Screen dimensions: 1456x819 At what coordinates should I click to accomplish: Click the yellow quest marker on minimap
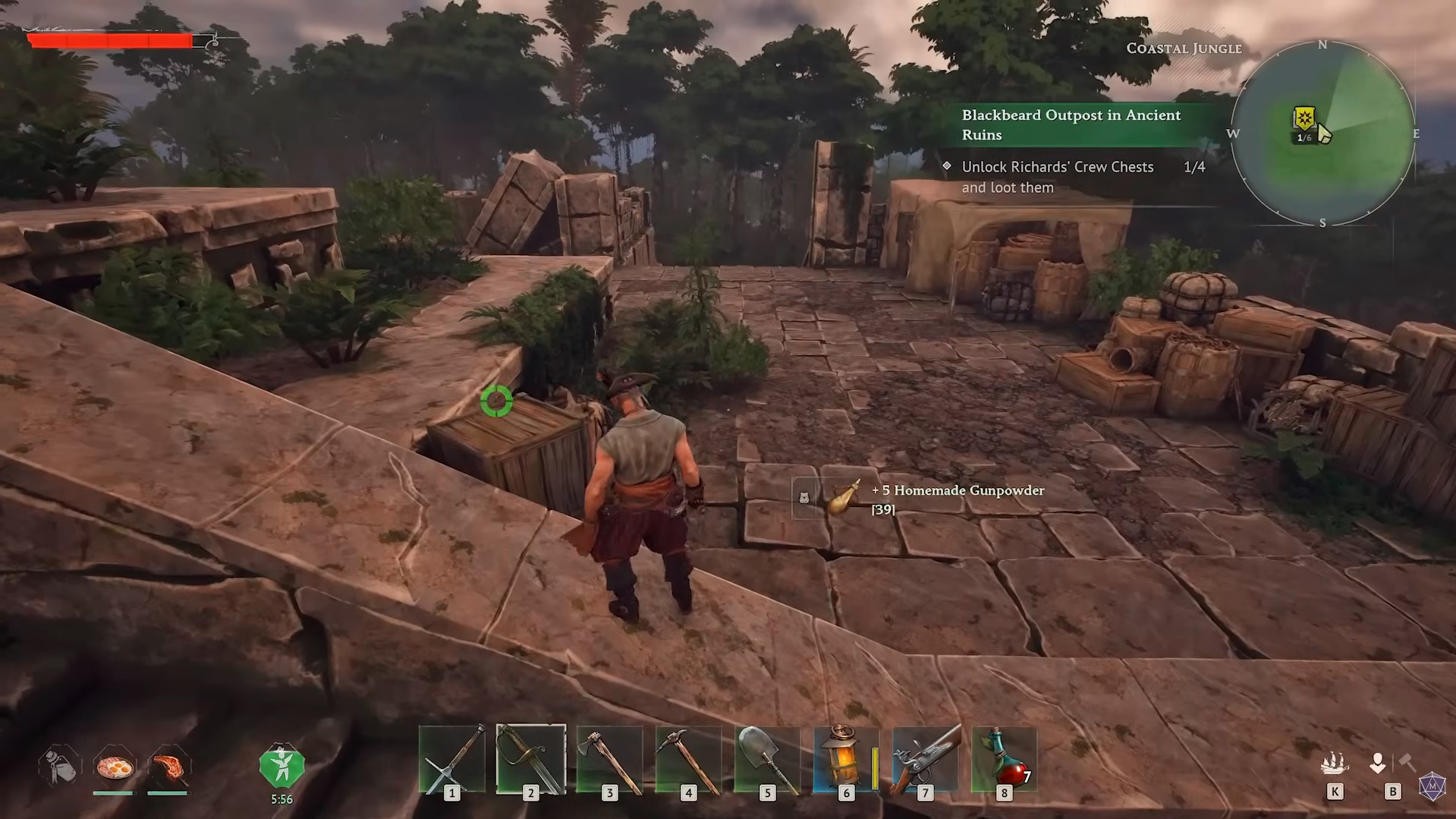click(1303, 118)
